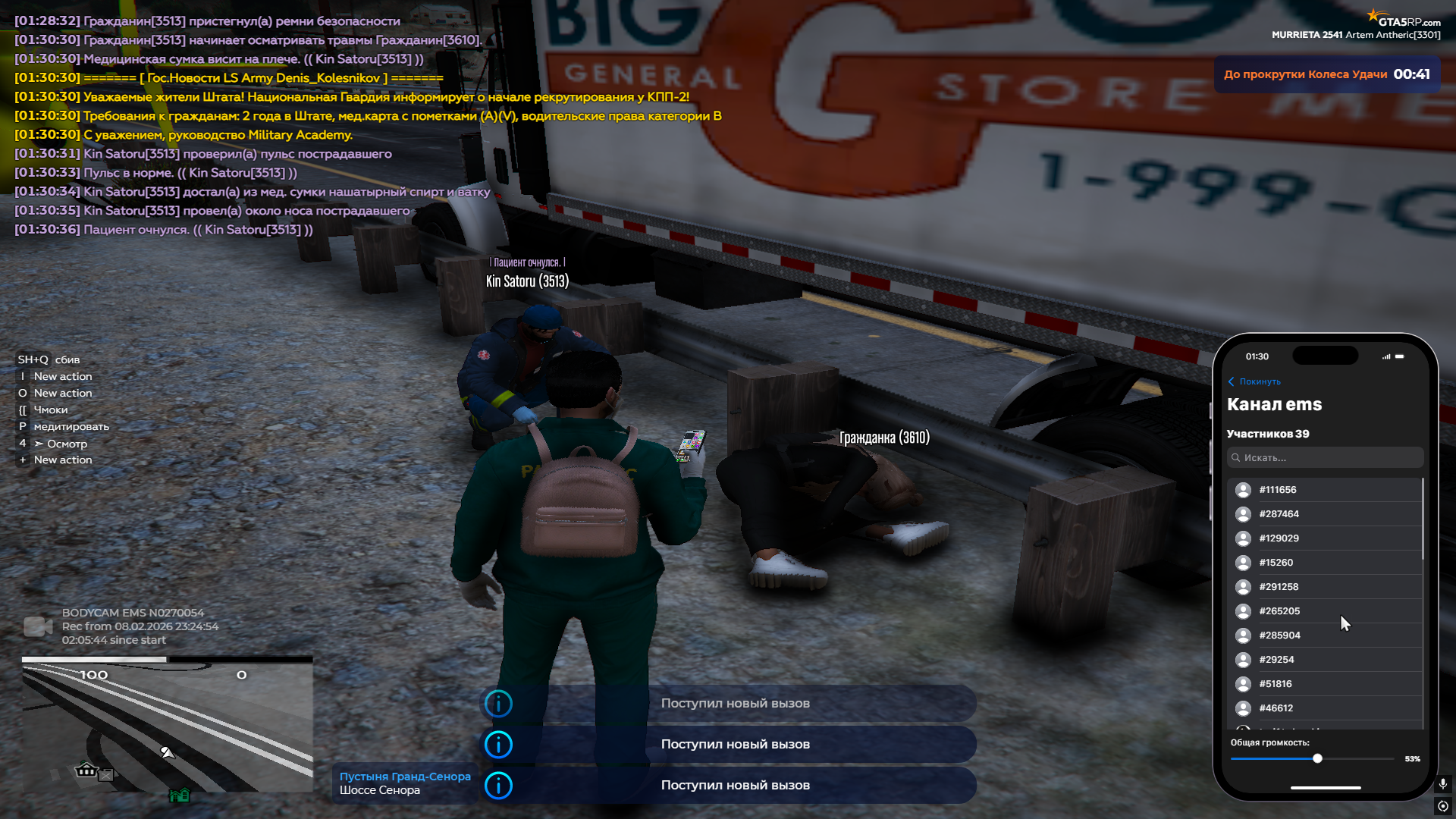
Task: Tap the phone's home indicator bar
Action: (1325, 788)
